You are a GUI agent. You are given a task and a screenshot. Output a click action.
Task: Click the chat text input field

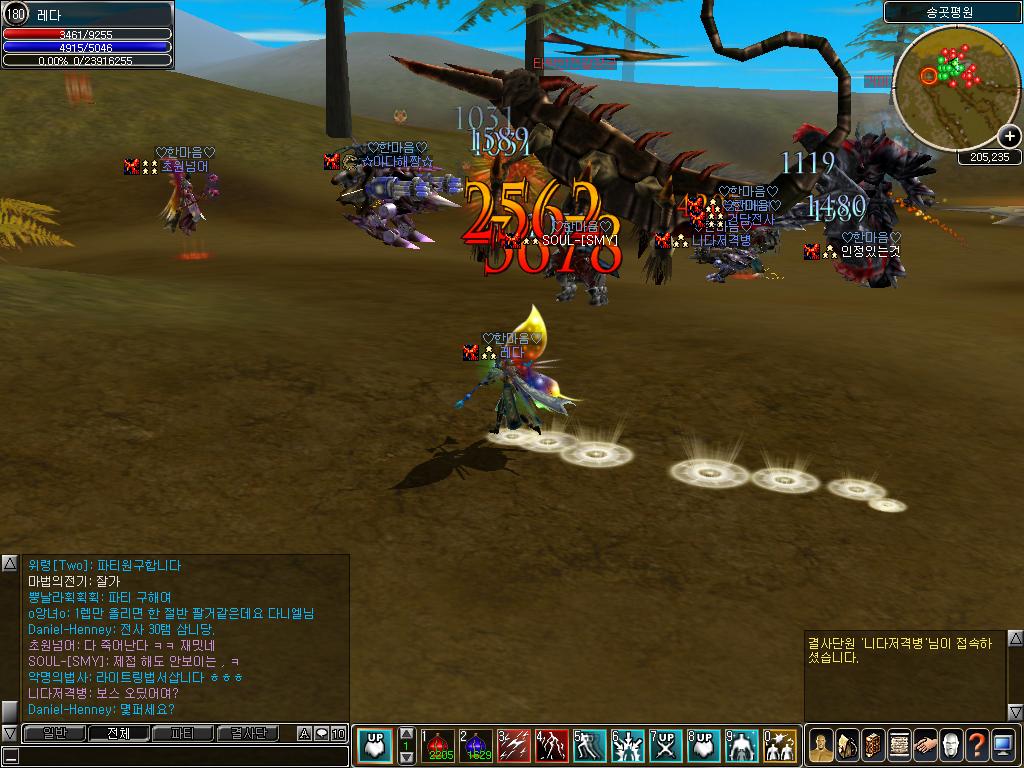(x=180, y=756)
